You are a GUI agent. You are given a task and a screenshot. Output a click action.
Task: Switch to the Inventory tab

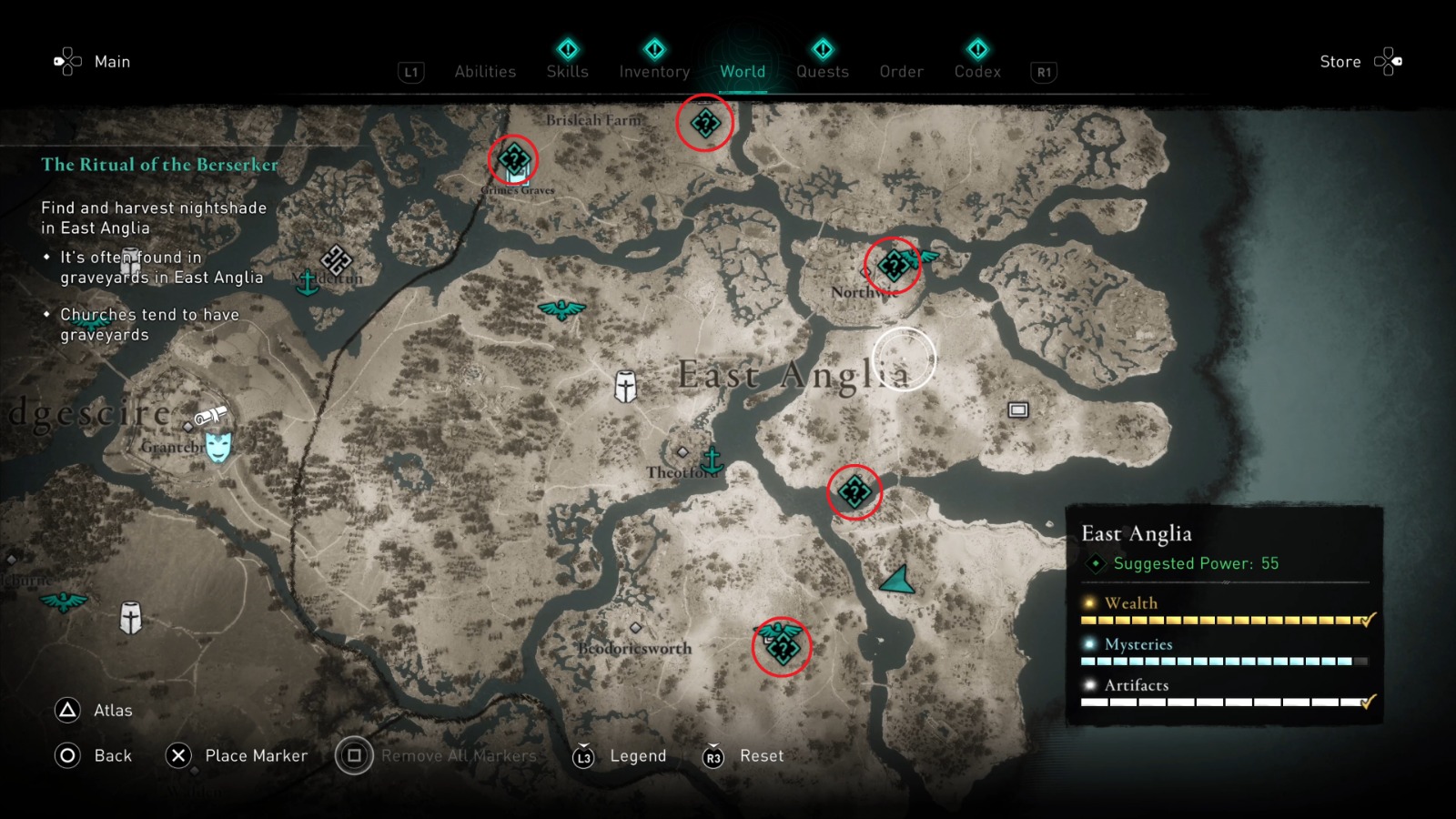point(653,71)
